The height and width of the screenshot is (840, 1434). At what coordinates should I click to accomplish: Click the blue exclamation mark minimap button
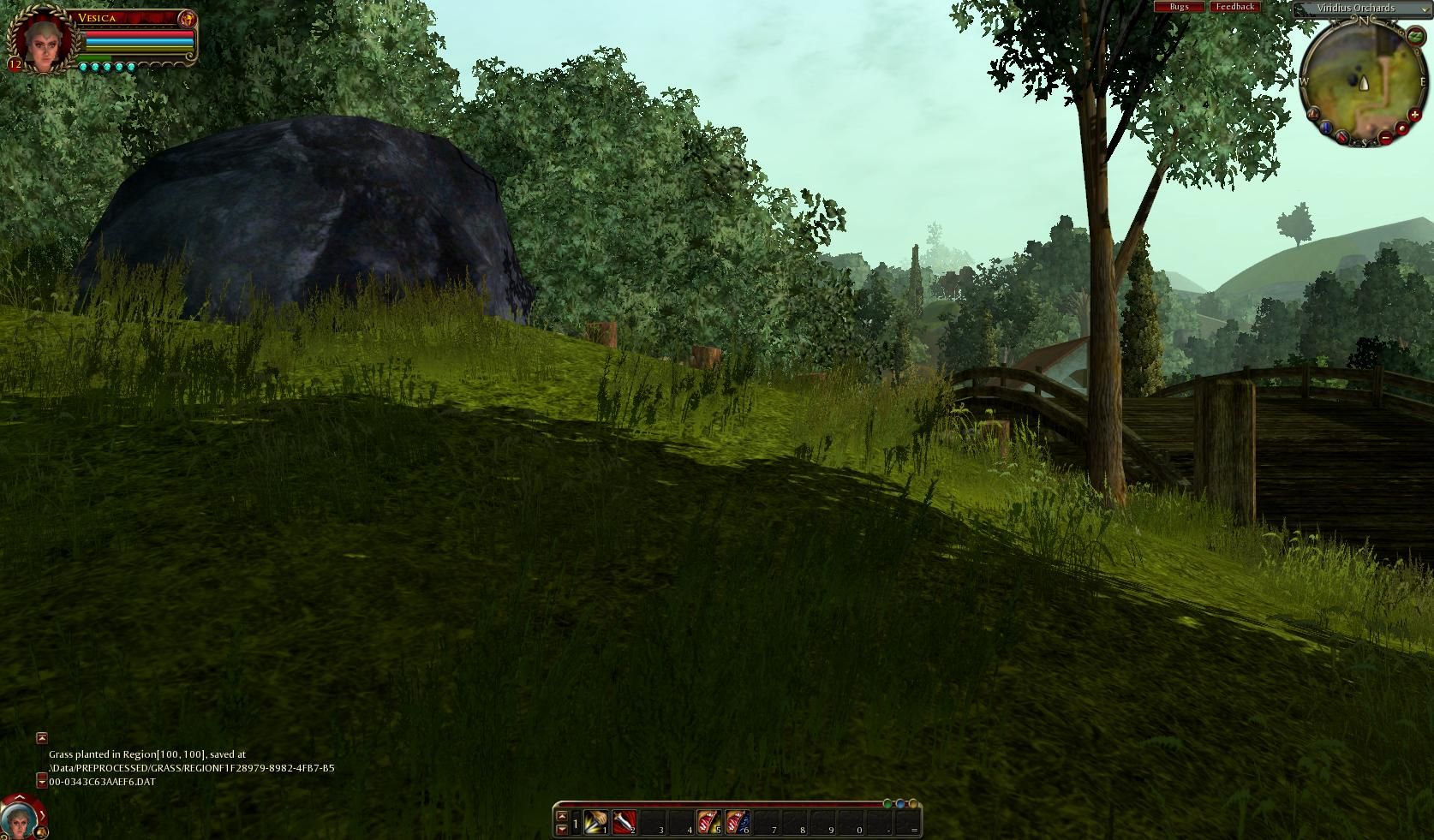click(x=1326, y=128)
